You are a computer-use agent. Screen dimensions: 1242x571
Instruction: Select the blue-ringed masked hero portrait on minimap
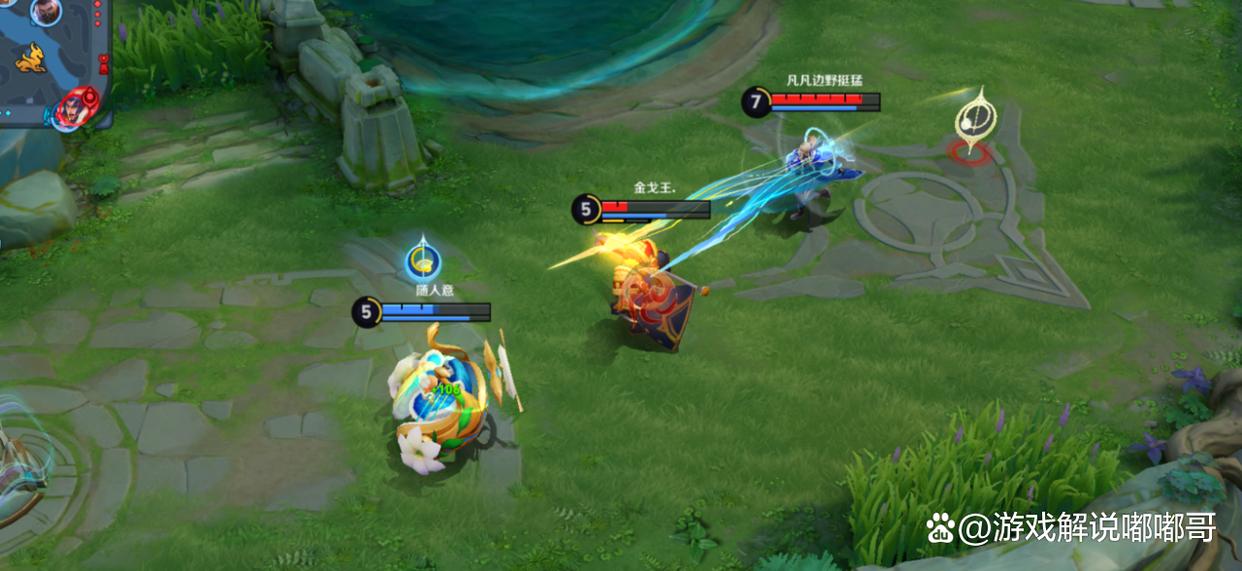(44, 12)
